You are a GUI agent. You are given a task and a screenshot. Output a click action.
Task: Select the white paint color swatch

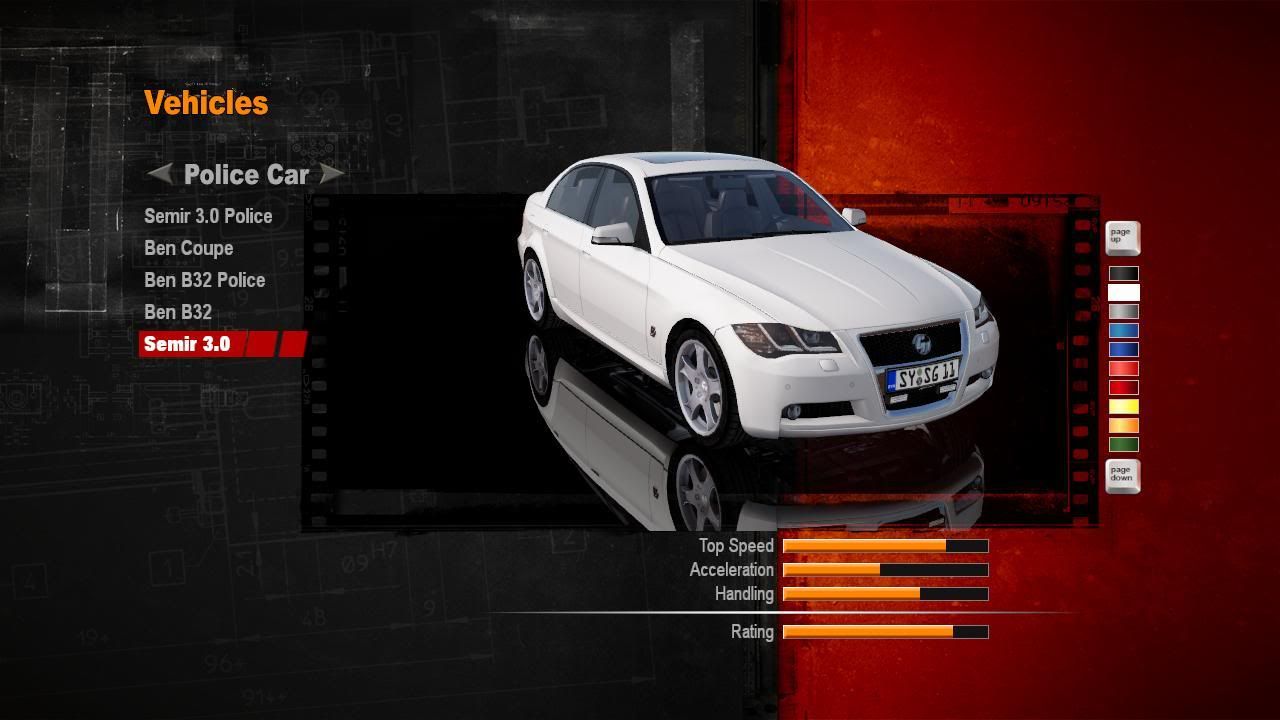coord(1123,293)
